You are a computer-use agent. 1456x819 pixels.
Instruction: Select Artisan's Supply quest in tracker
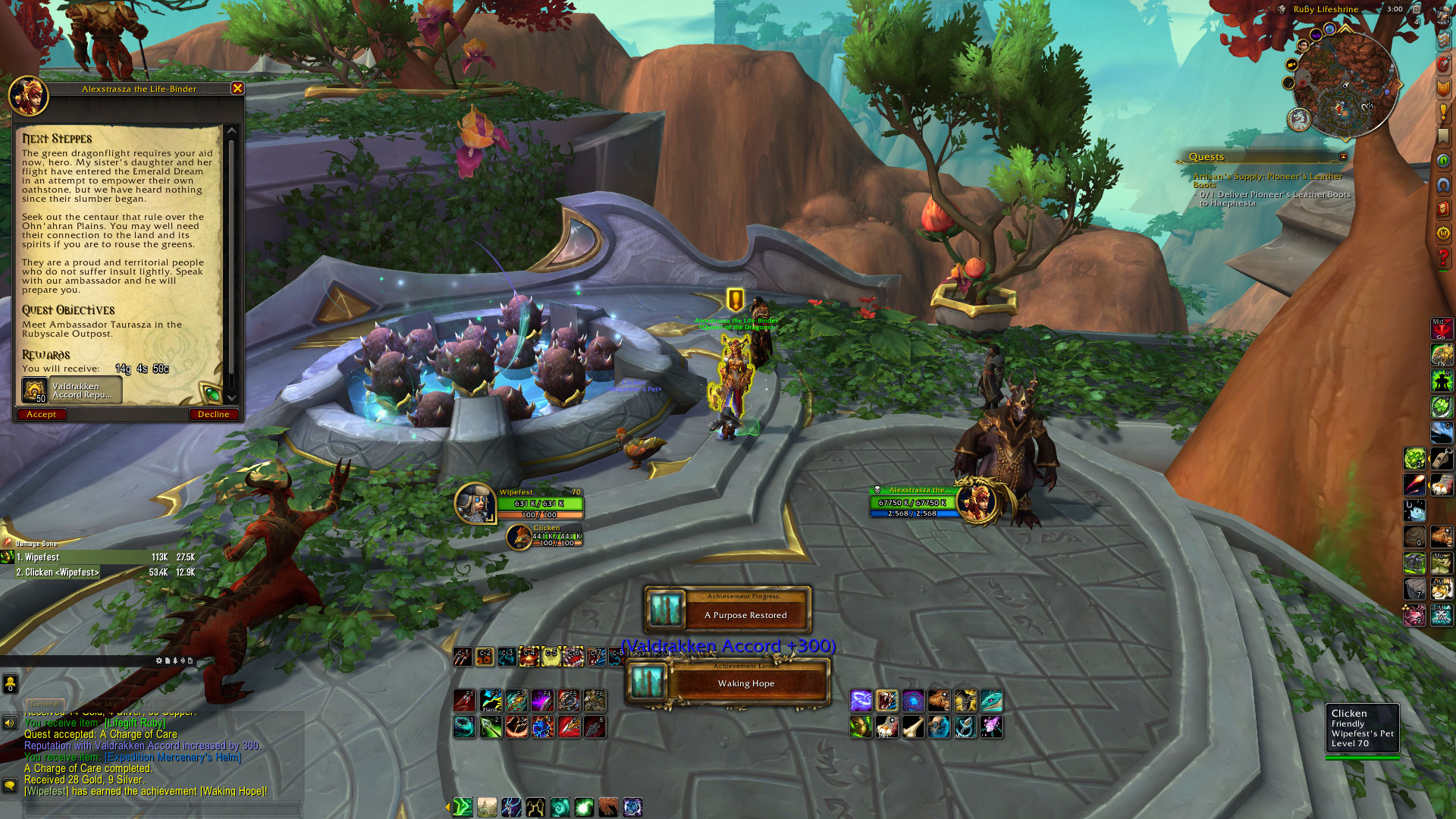tap(1267, 177)
